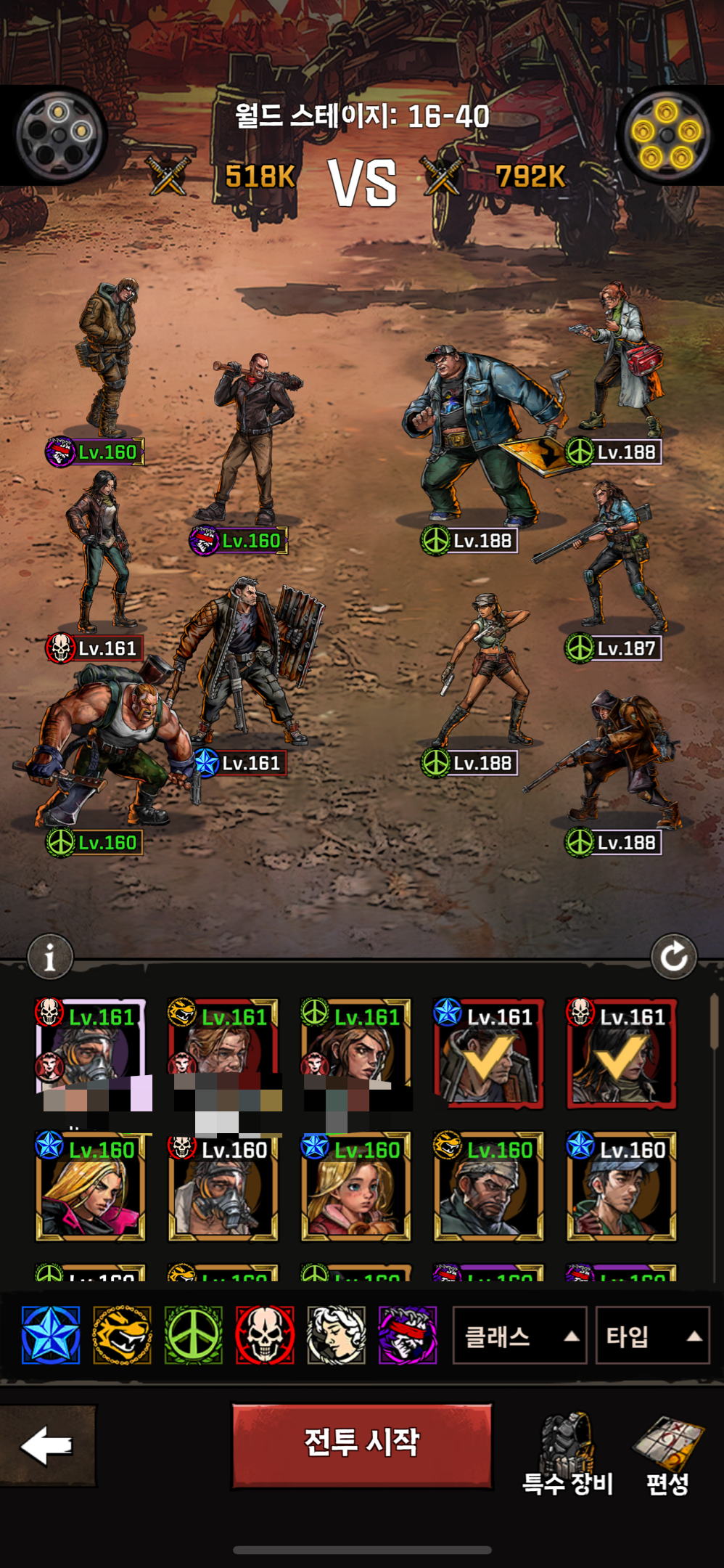This screenshot has height=1568, width=724.
Task: Go back using the white arrow button
Action: [47, 1445]
